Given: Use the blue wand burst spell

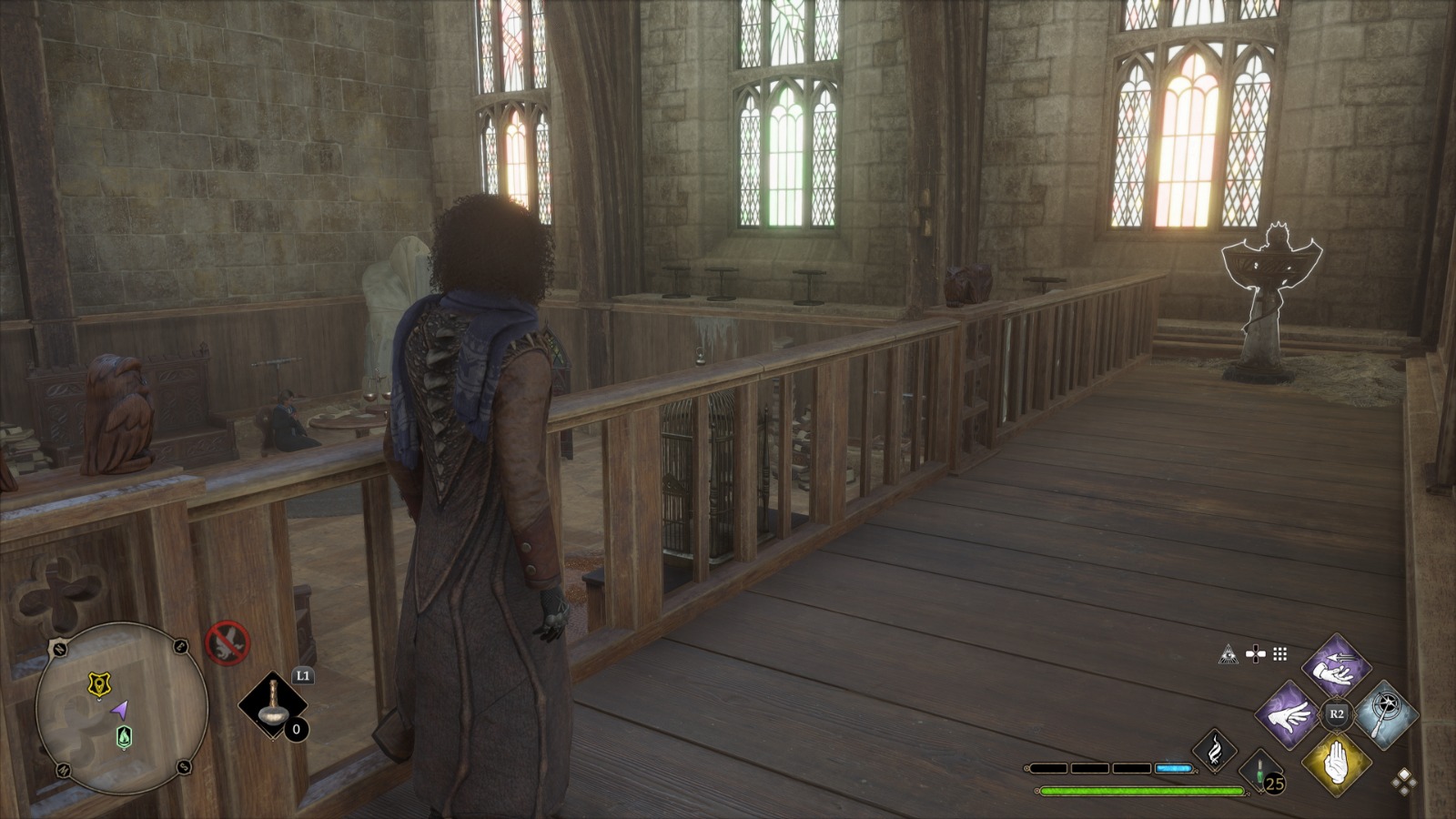Looking at the screenshot, I should coord(1383,714).
